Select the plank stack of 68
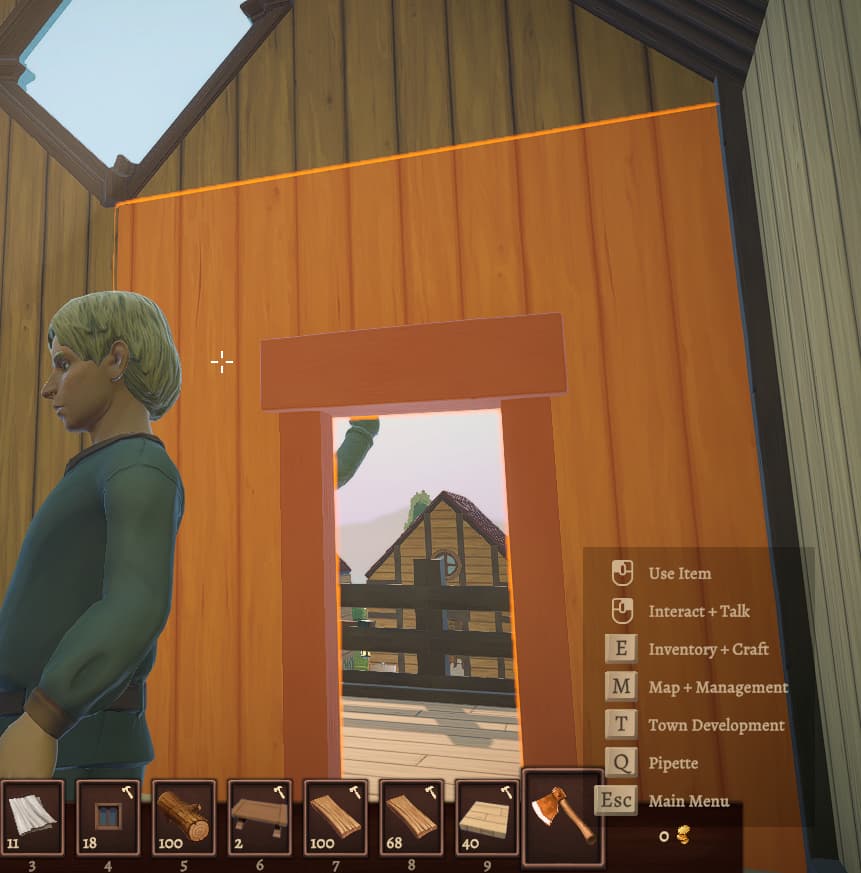Image resolution: width=861 pixels, height=873 pixels. tap(412, 817)
